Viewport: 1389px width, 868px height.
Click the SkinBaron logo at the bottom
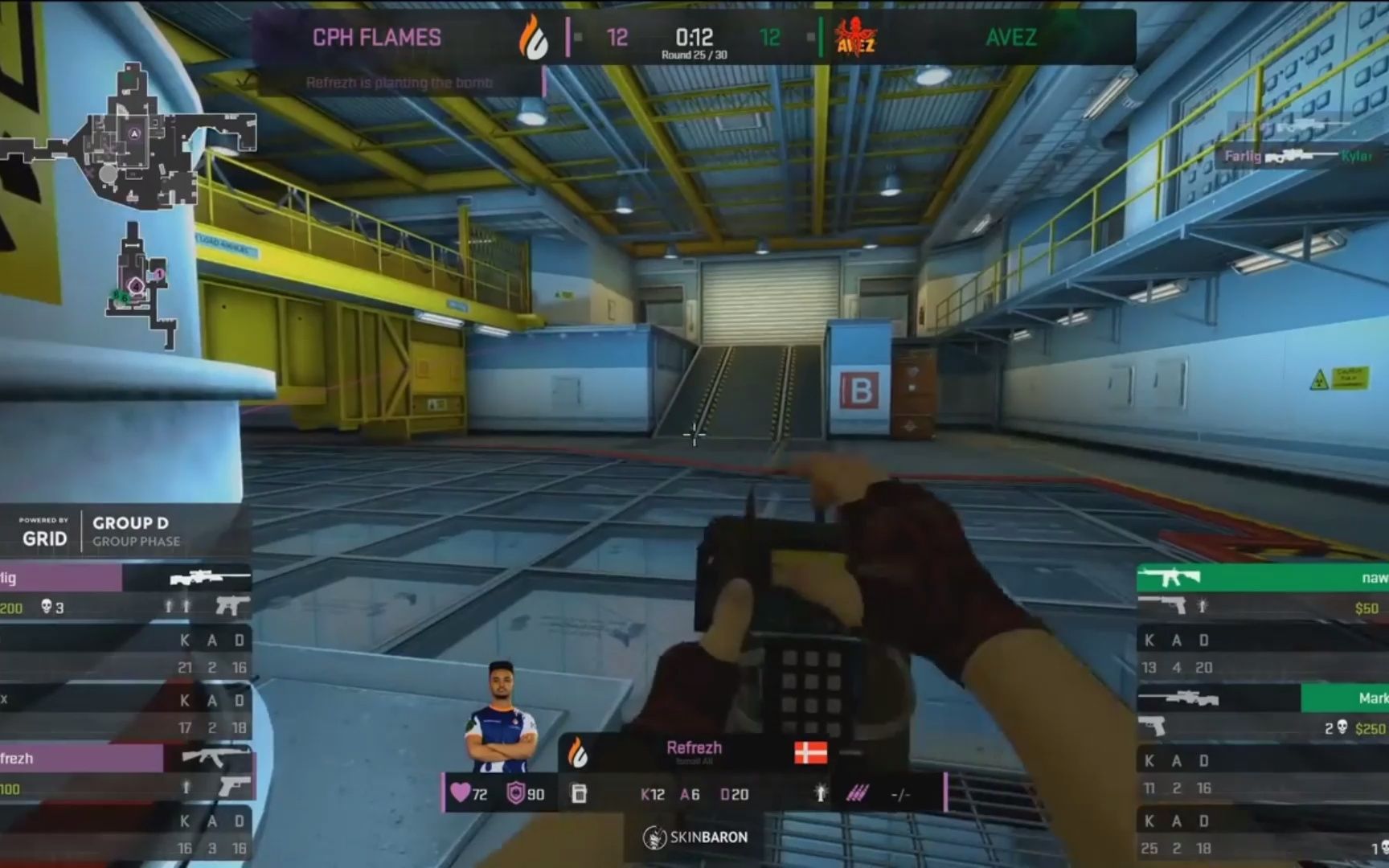[695, 836]
